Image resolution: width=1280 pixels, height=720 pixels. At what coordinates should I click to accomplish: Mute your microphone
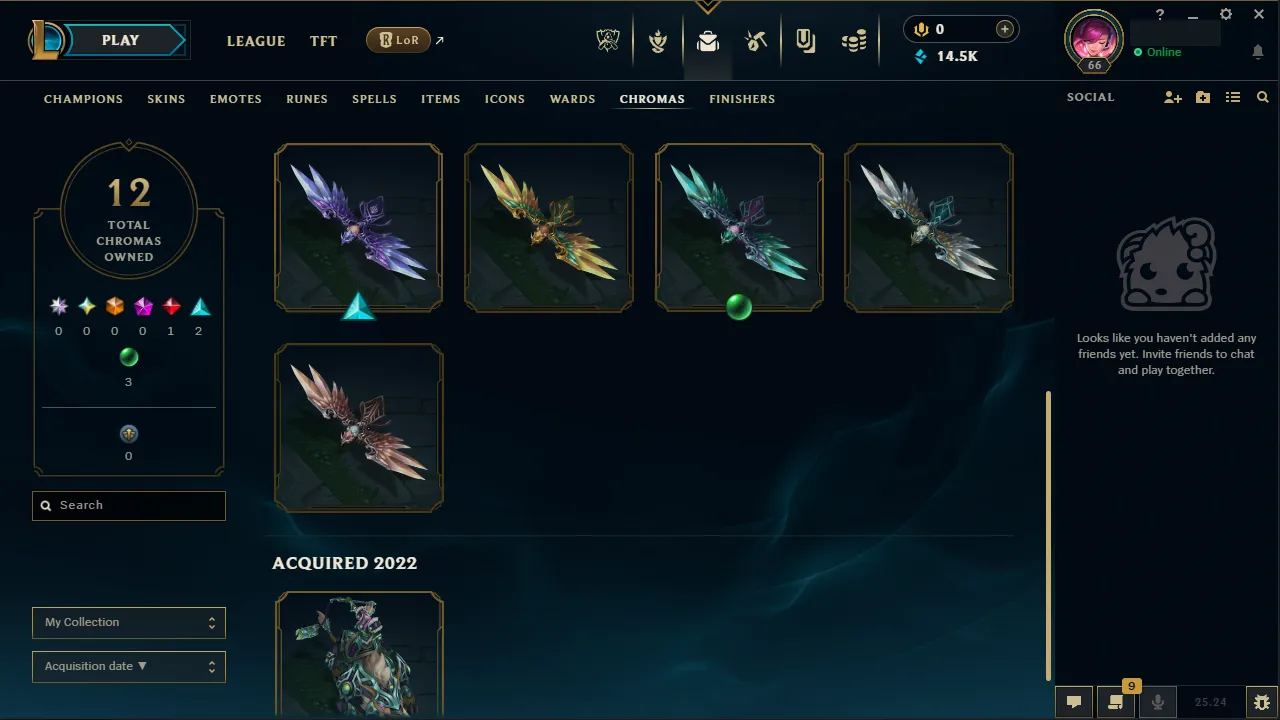click(x=1158, y=701)
